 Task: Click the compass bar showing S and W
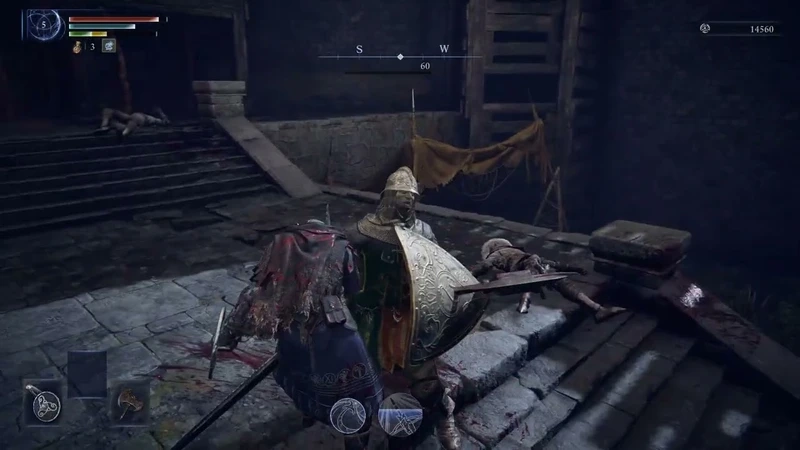coord(400,56)
